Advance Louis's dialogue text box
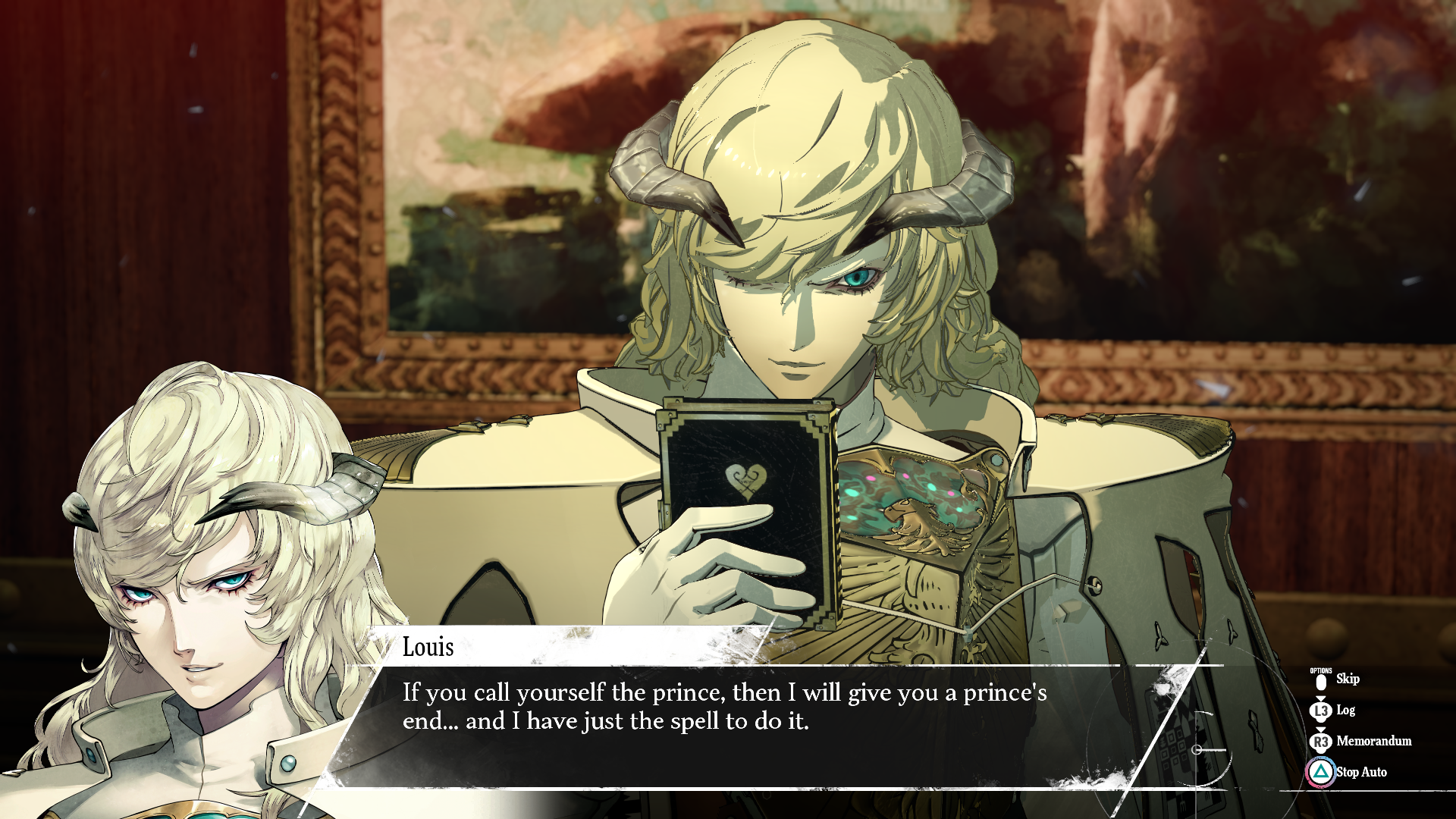The width and height of the screenshot is (1456, 819). (x=724, y=708)
